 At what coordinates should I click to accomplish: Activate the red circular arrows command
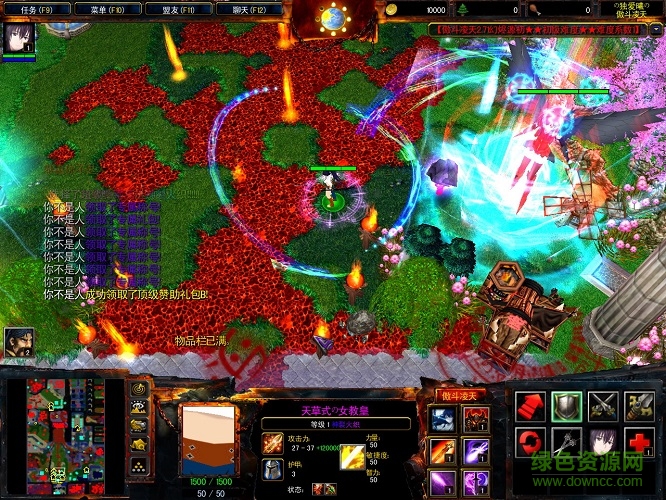coord(530,442)
